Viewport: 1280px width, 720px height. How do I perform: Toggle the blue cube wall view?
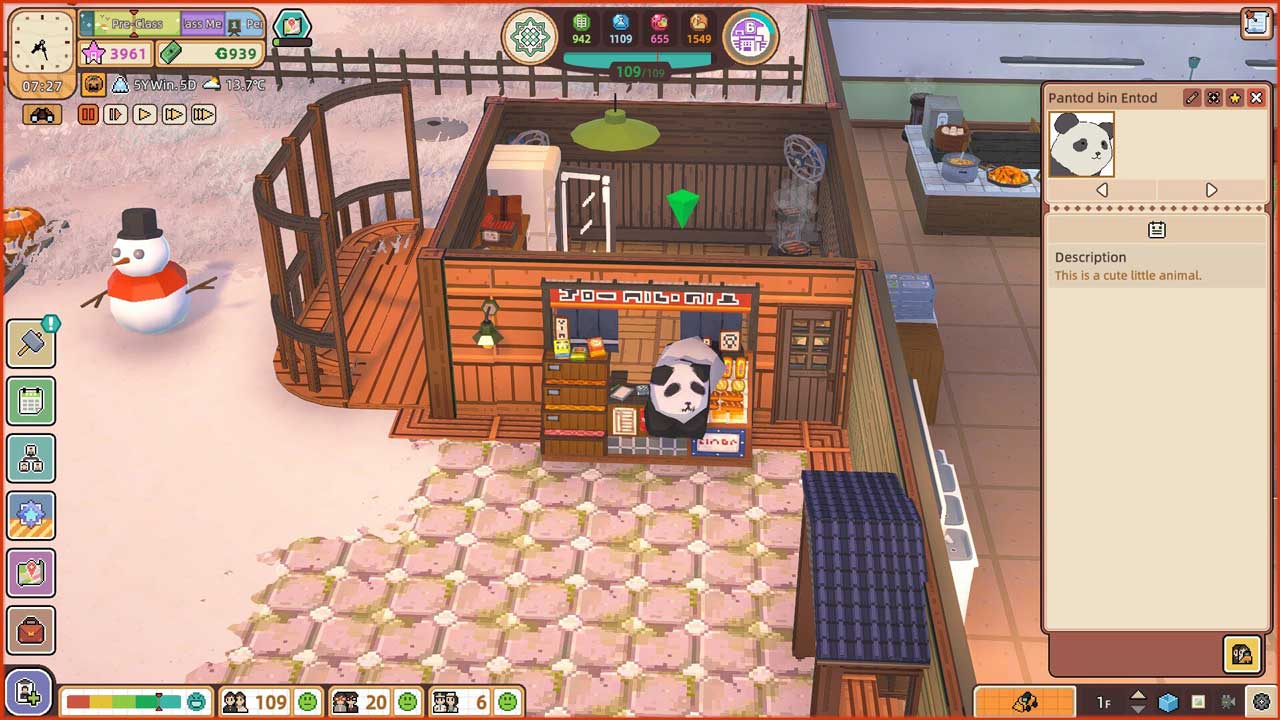[x=1168, y=702]
